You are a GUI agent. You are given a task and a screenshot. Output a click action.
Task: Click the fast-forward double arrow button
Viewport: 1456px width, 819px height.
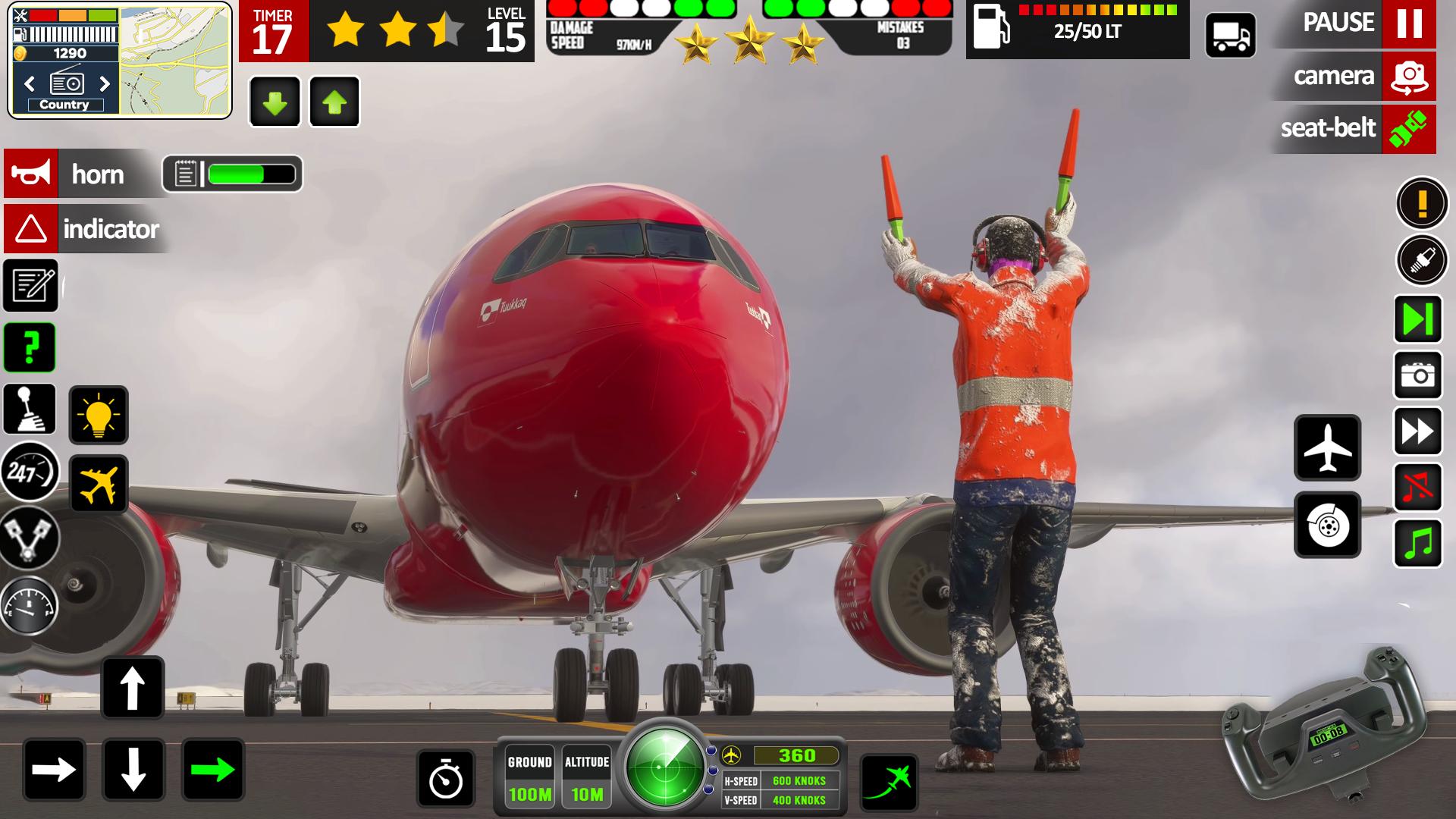pos(1417,431)
